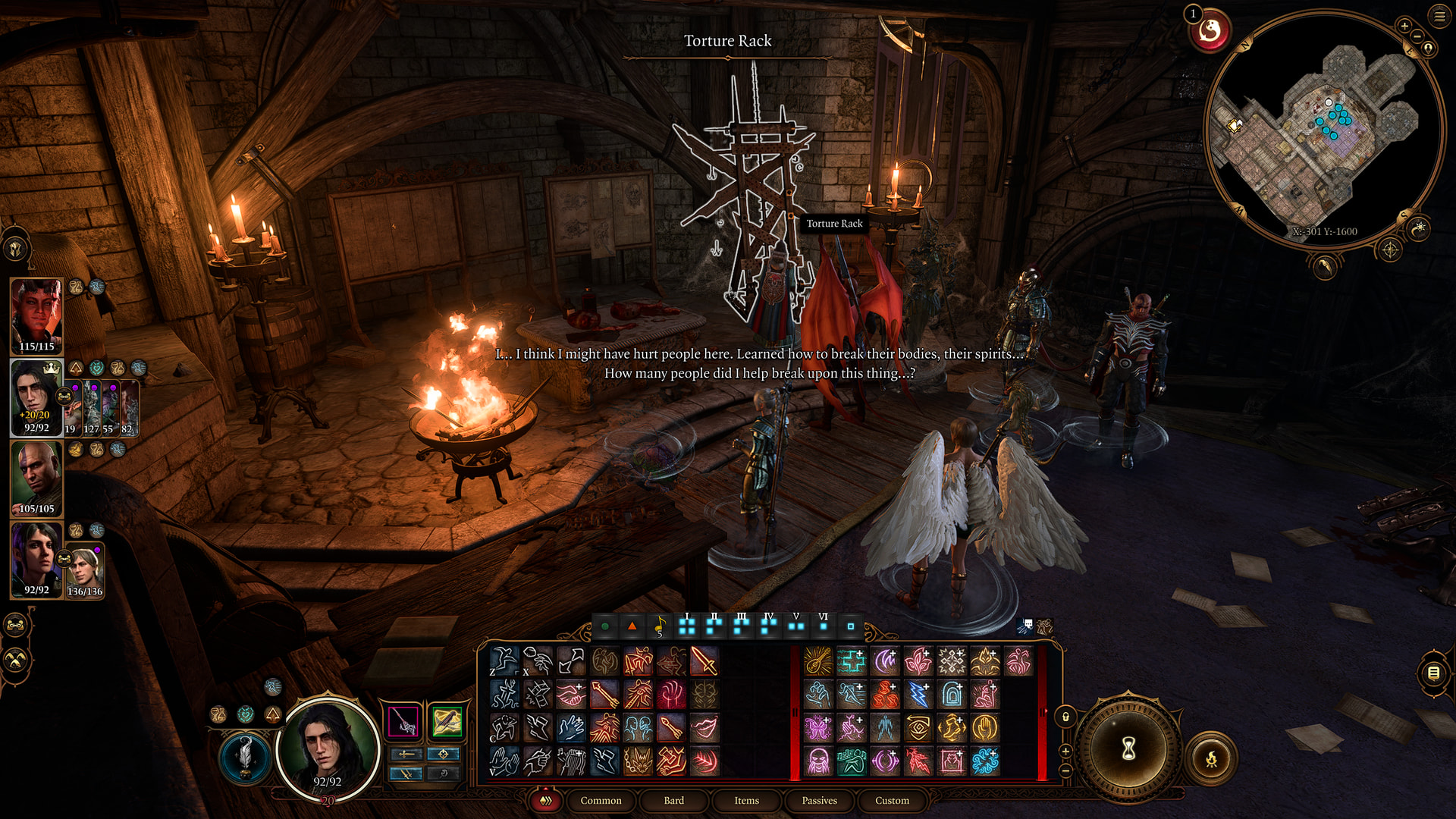Use the red sword main-hand attack
The width and height of the screenshot is (1456, 819).
[704, 661]
